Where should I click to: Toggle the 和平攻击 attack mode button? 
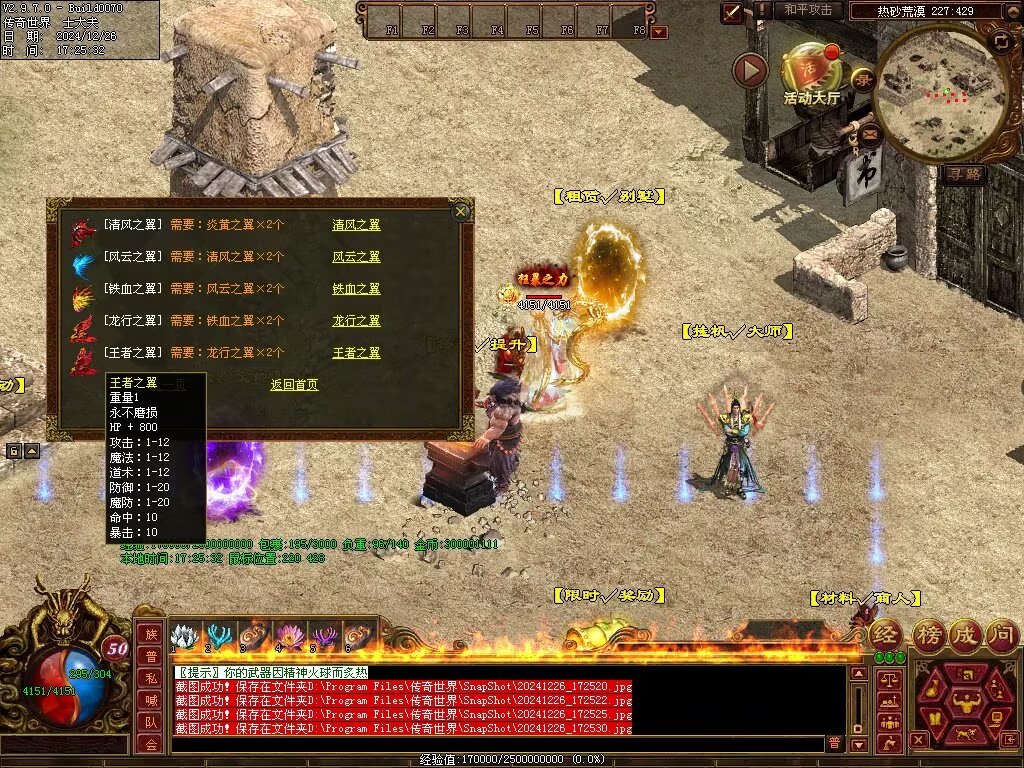(x=808, y=10)
